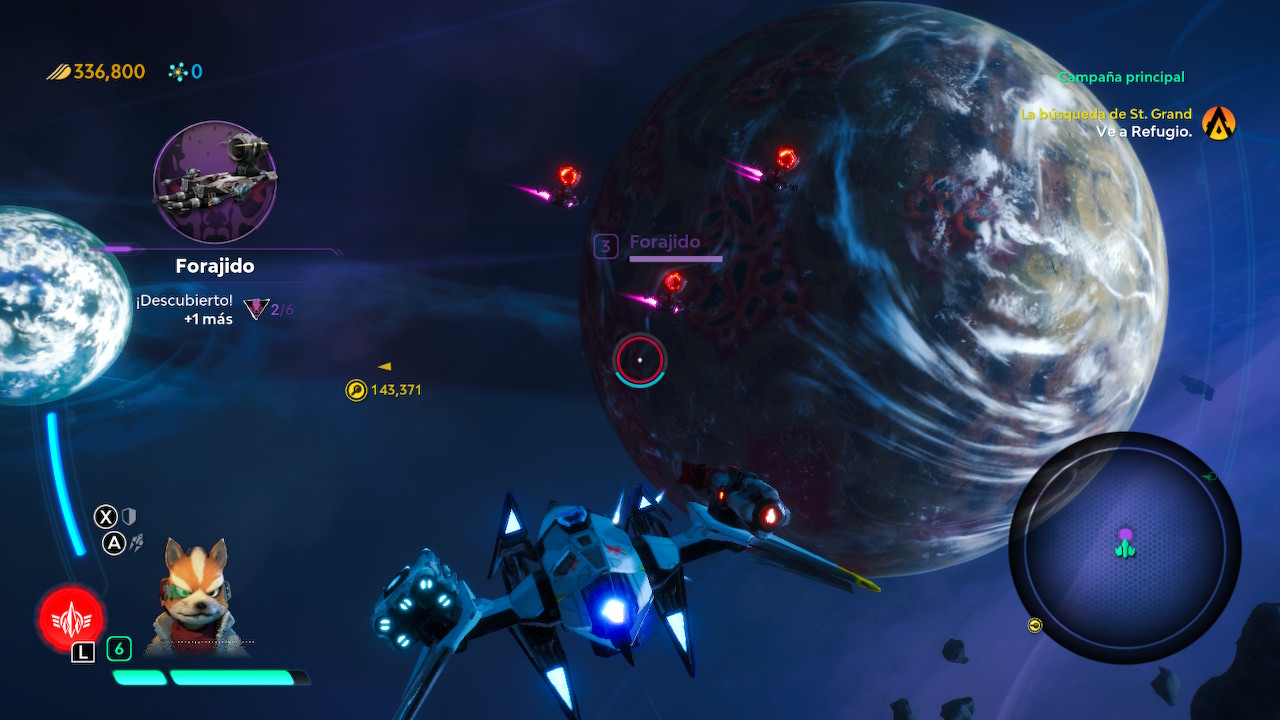
Task: Click Fox McCloud's pilot portrait
Action: pos(197,597)
